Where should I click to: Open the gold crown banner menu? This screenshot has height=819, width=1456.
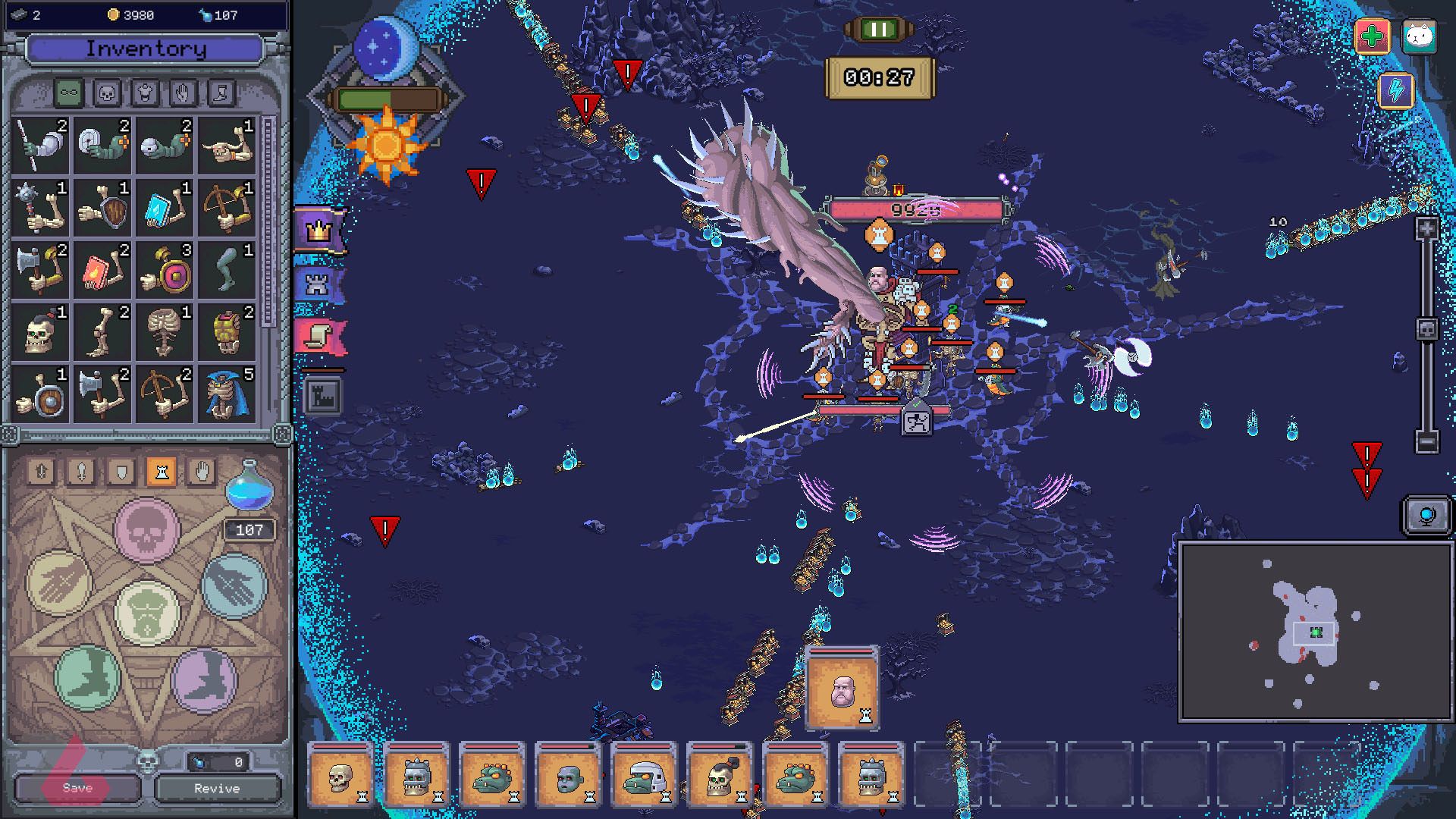coord(320,230)
